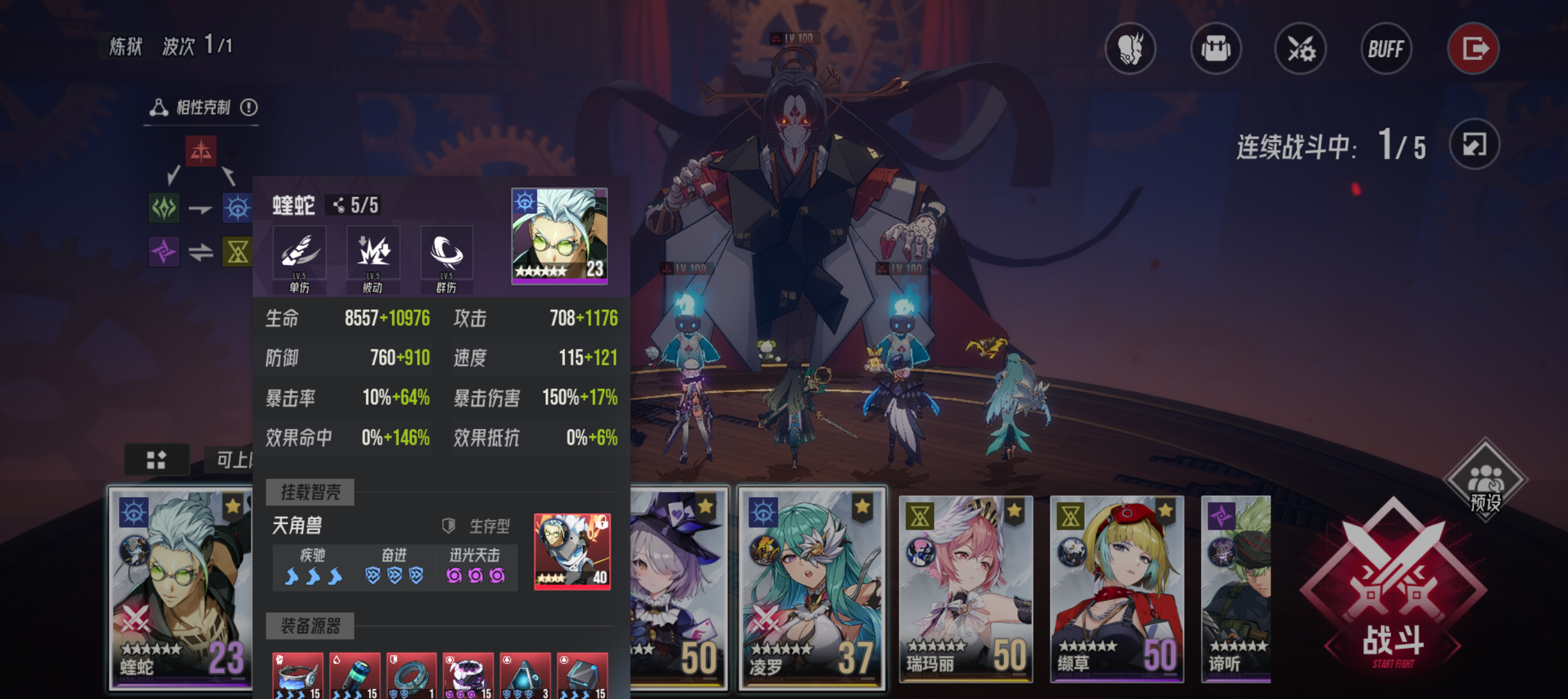
Task: Open the backpack inventory icon
Action: (x=1216, y=49)
